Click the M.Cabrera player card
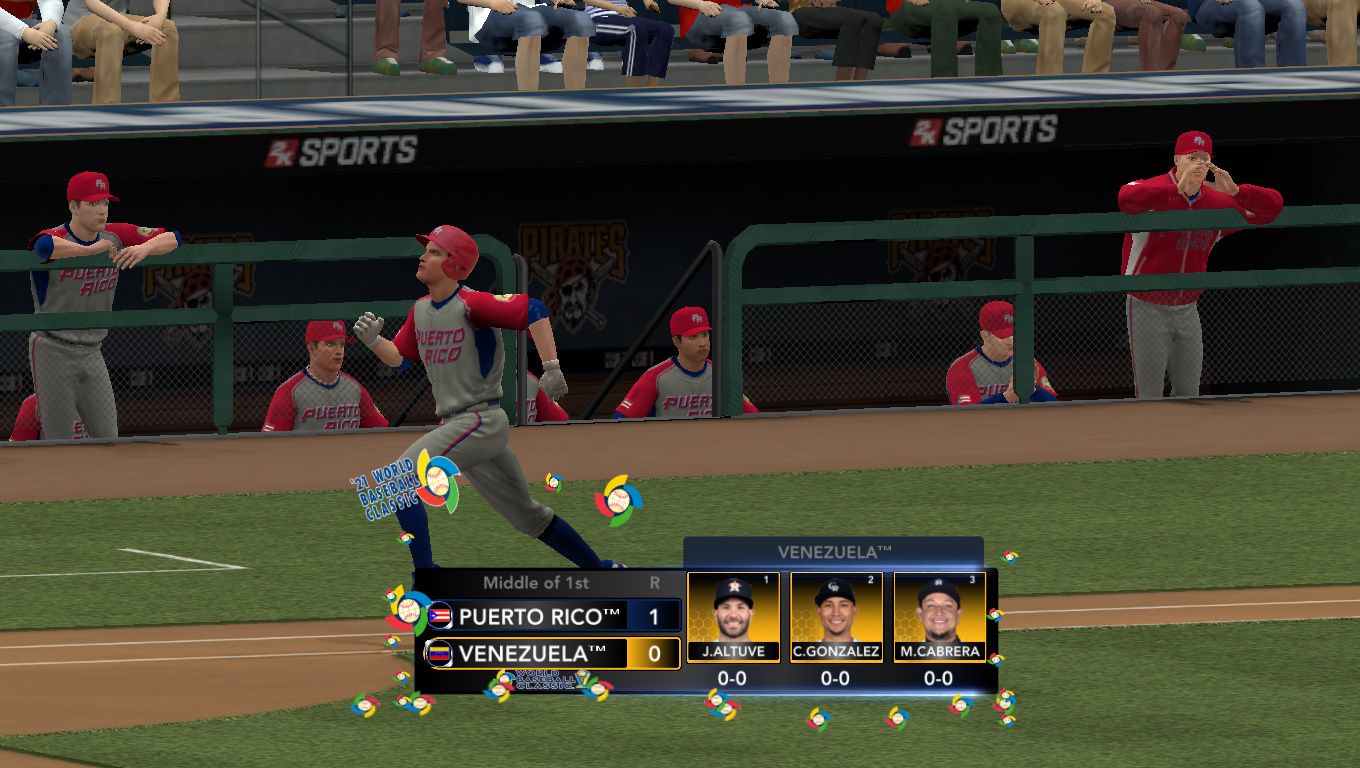Image resolution: width=1360 pixels, height=768 pixels. [x=939, y=617]
